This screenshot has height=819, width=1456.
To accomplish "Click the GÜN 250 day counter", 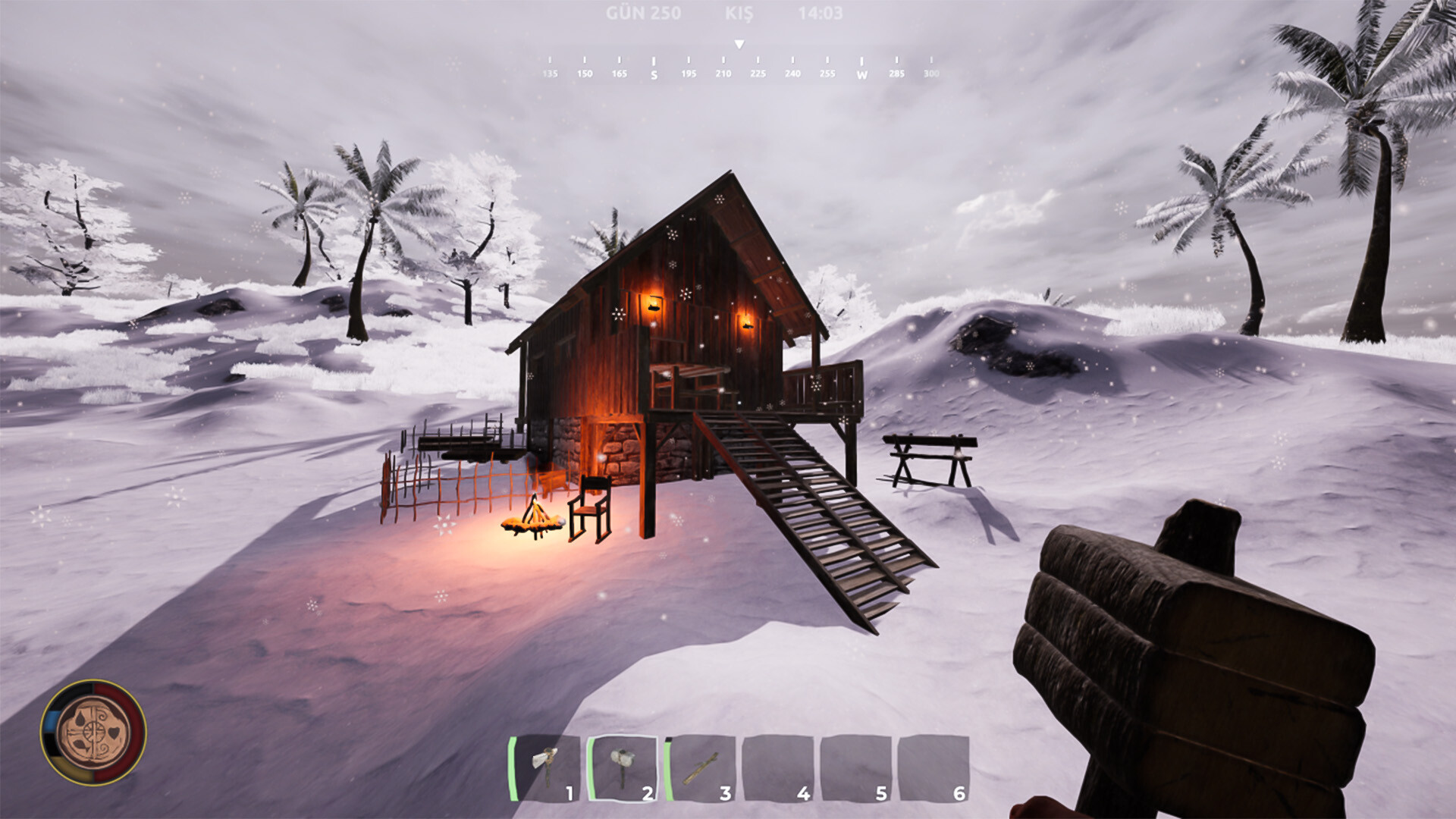I will click(x=645, y=12).
